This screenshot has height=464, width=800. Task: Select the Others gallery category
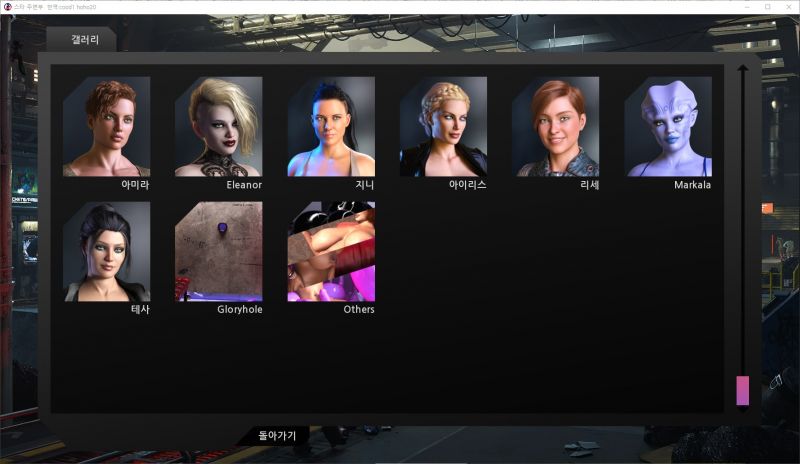[x=331, y=252]
